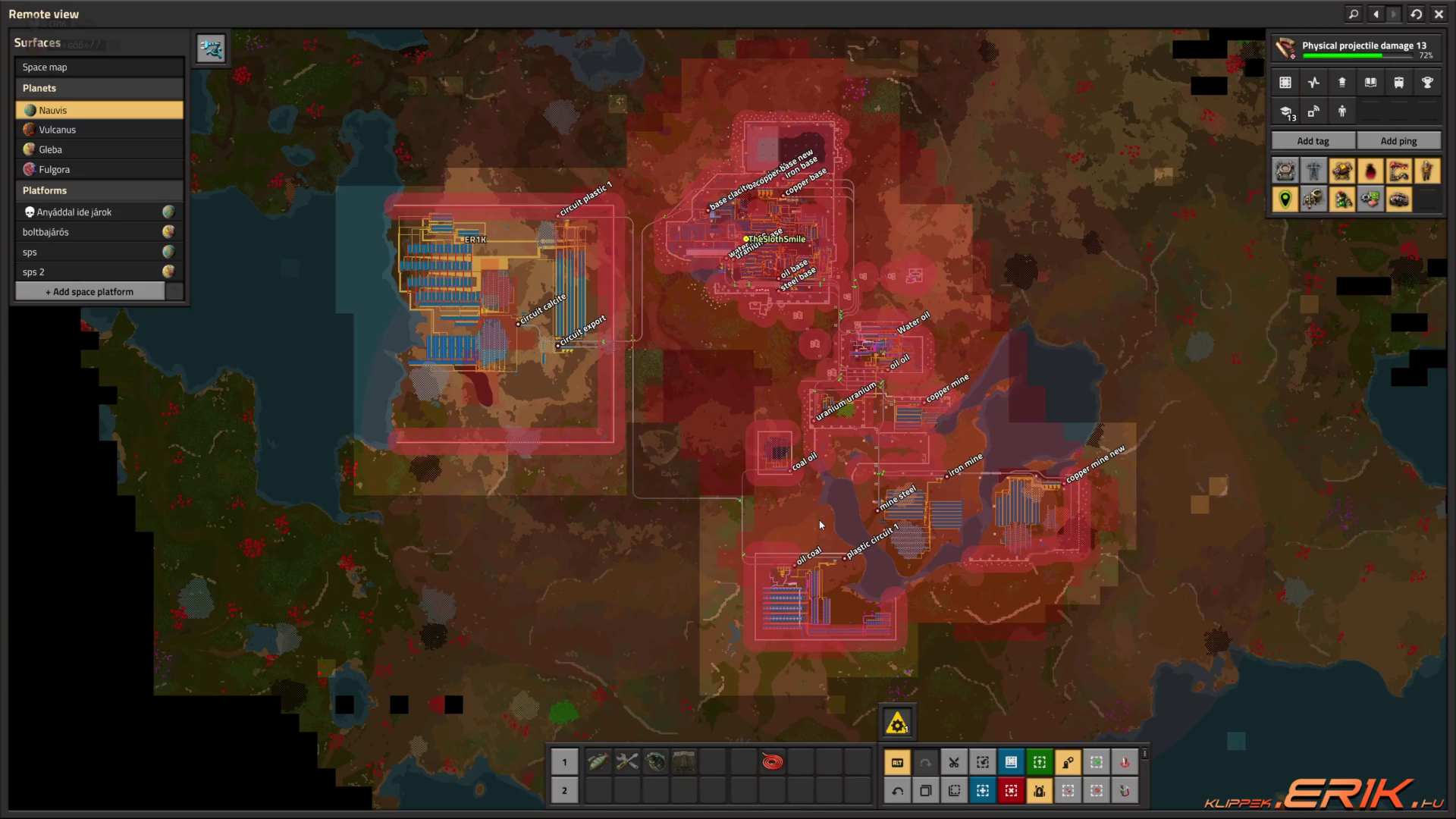This screenshot has width=1456, height=819.
Task: Click the Add ping button
Action: coord(1398,141)
